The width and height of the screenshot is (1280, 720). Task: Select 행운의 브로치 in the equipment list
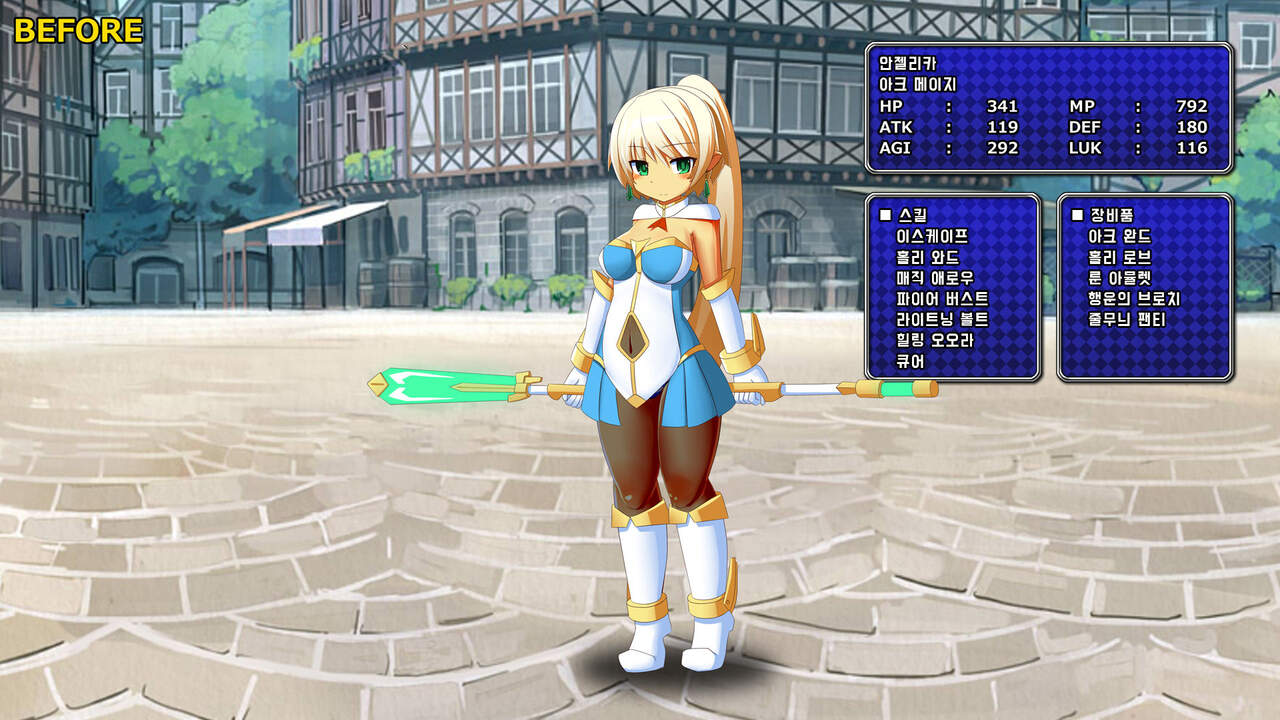tap(1133, 299)
